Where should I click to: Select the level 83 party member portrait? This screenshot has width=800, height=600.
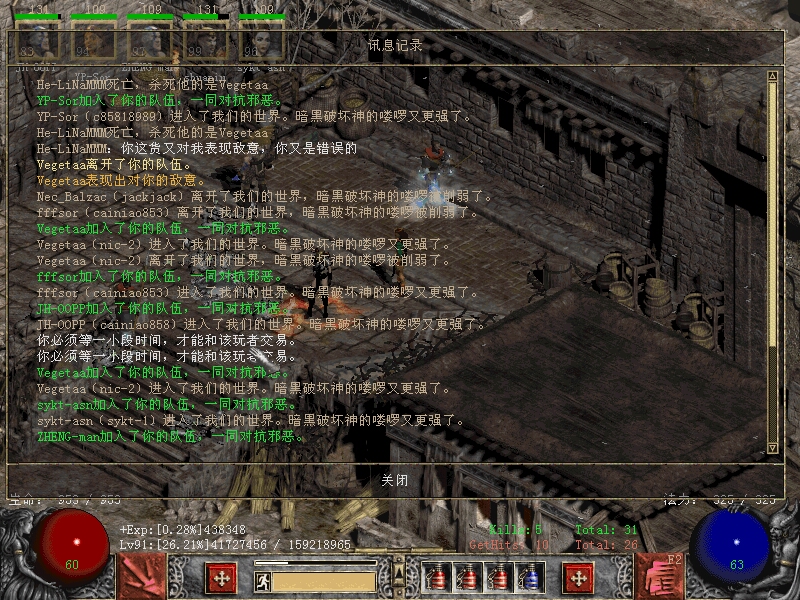tap(36, 42)
